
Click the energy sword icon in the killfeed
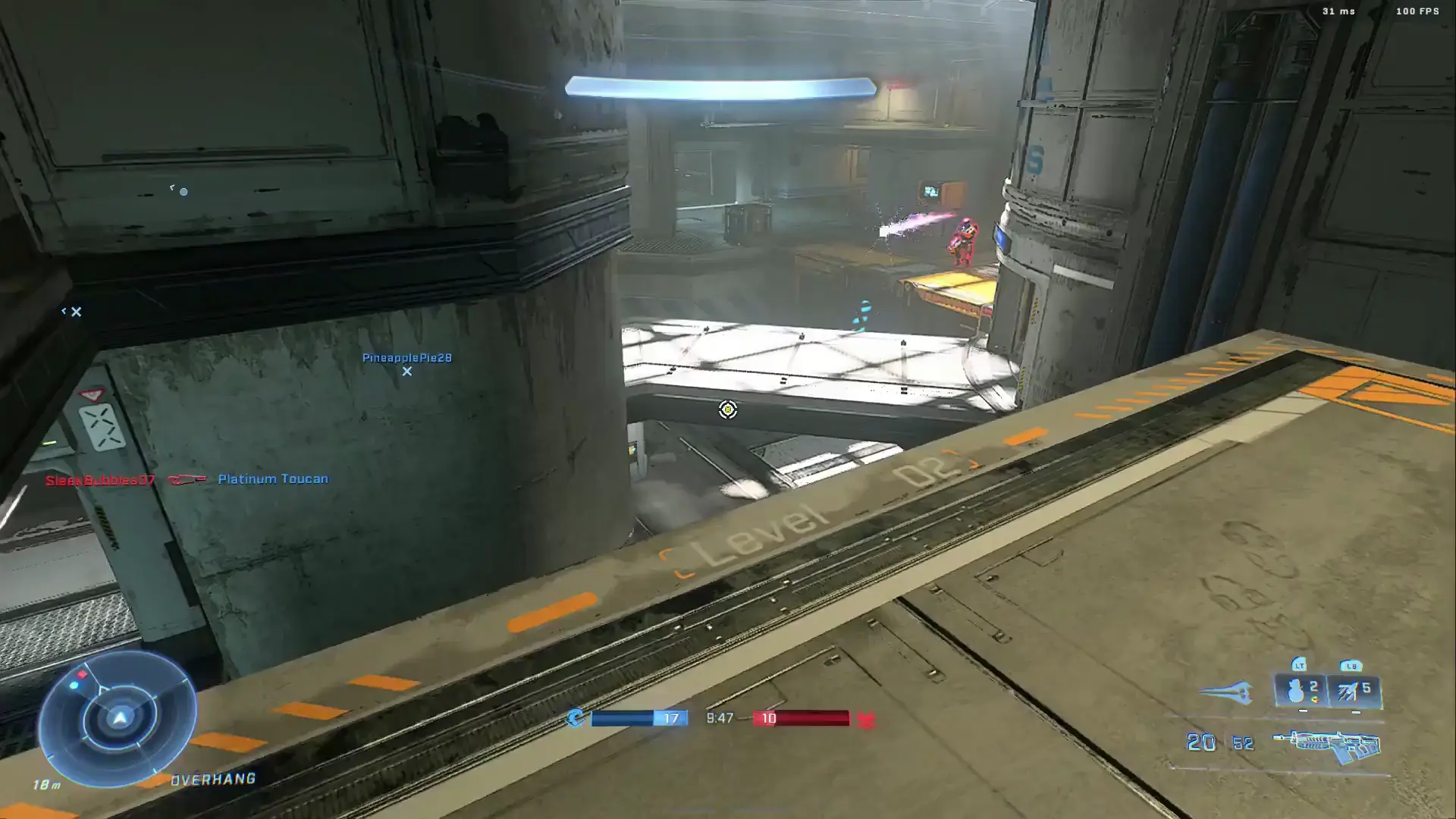pos(184,478)
